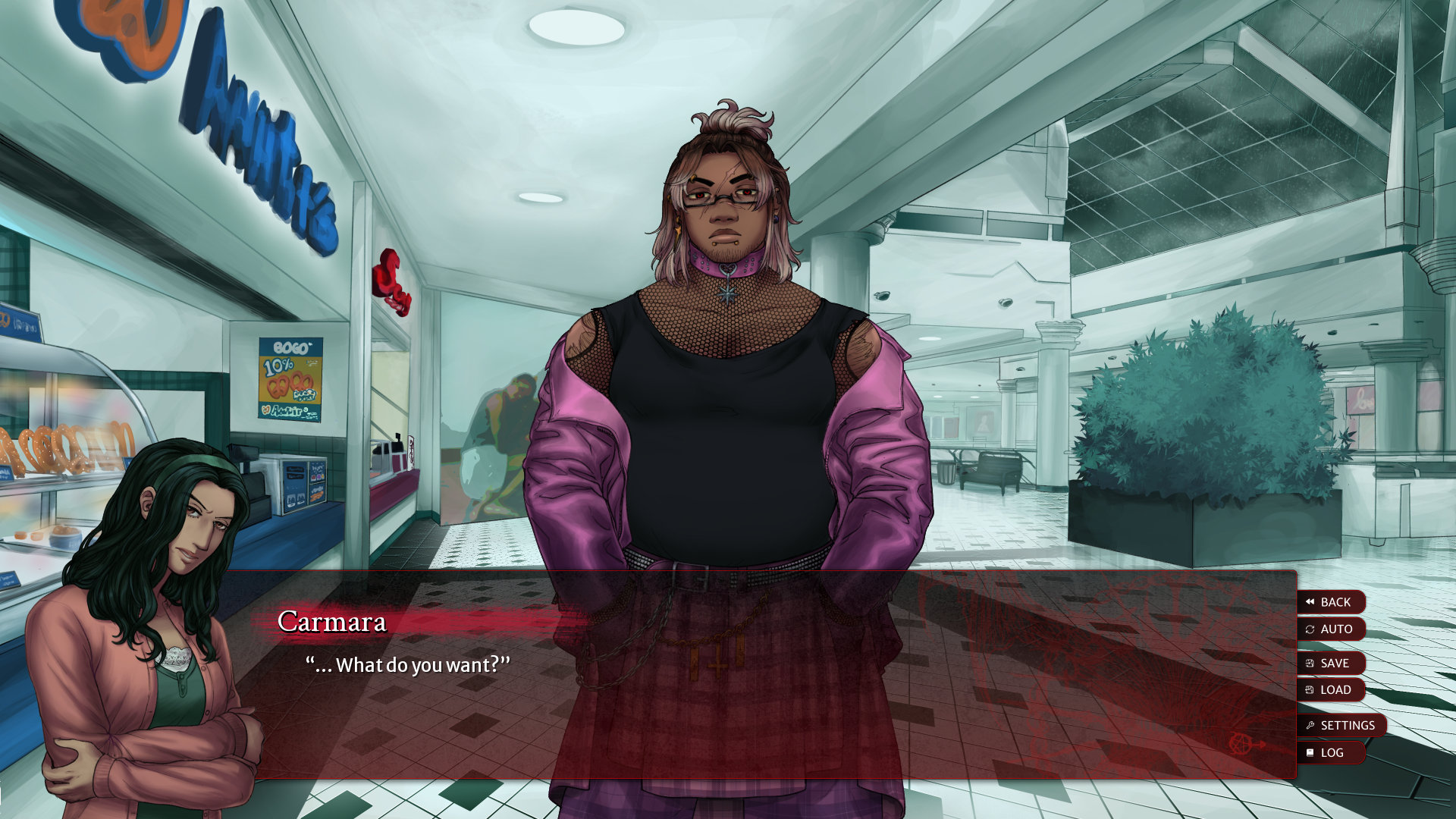Open the SETTINGS menu

click(1341, 726)
